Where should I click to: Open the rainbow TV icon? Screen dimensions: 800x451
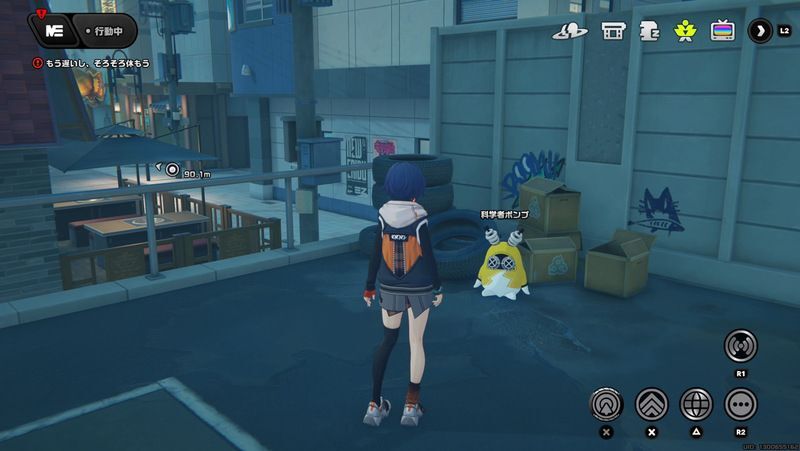click(x=722, y=31)
